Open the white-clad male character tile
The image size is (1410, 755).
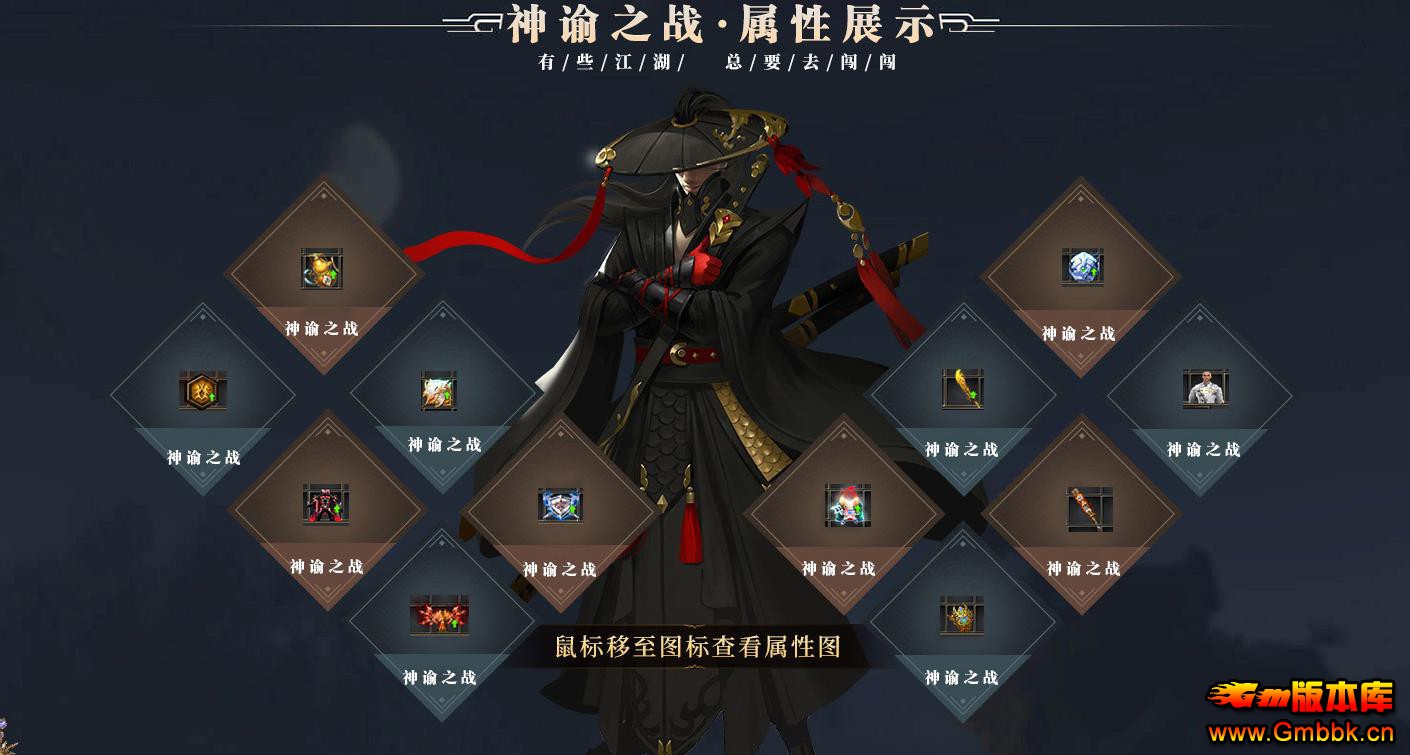click(1204, 388)
